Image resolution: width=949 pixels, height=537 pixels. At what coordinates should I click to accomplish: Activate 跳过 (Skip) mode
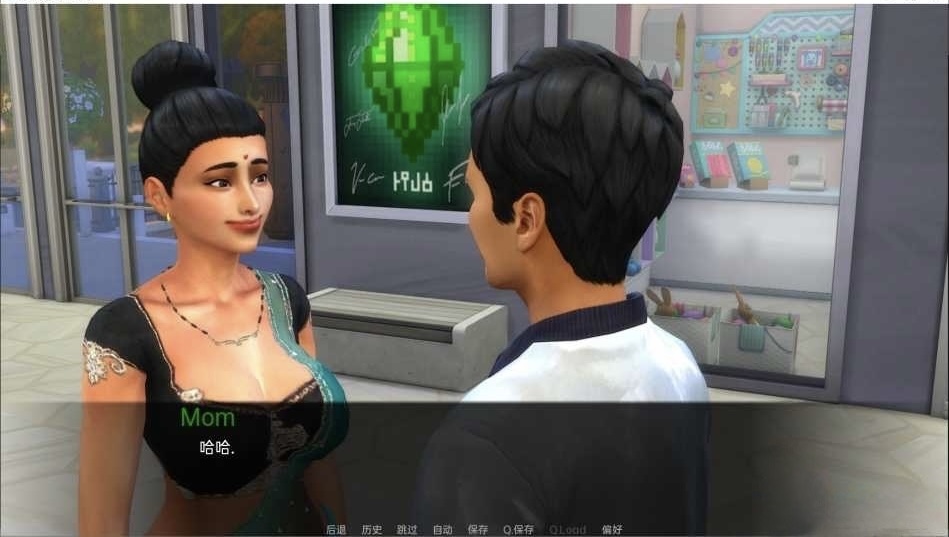pyautogui.click(x=407, y=529)
